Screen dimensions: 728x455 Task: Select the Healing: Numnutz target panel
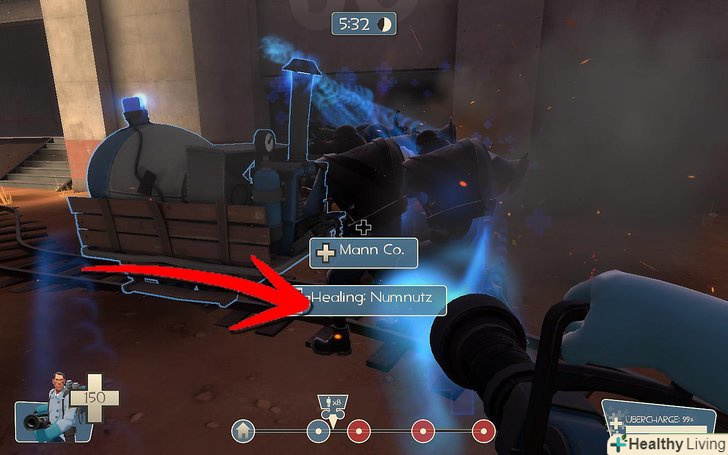click(x=371, y=298)
